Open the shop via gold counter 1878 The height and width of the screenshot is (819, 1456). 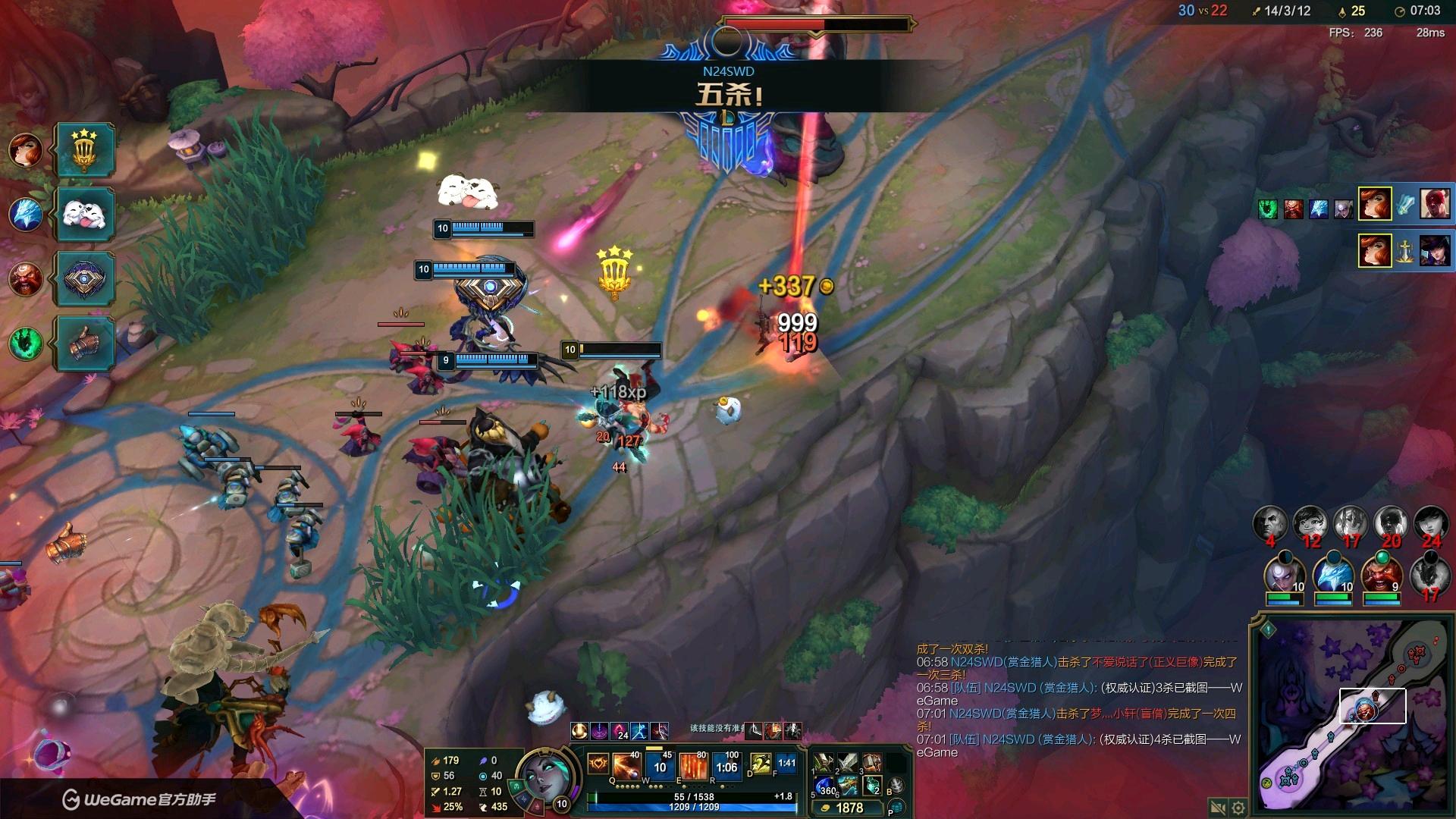tap(848, 808)
